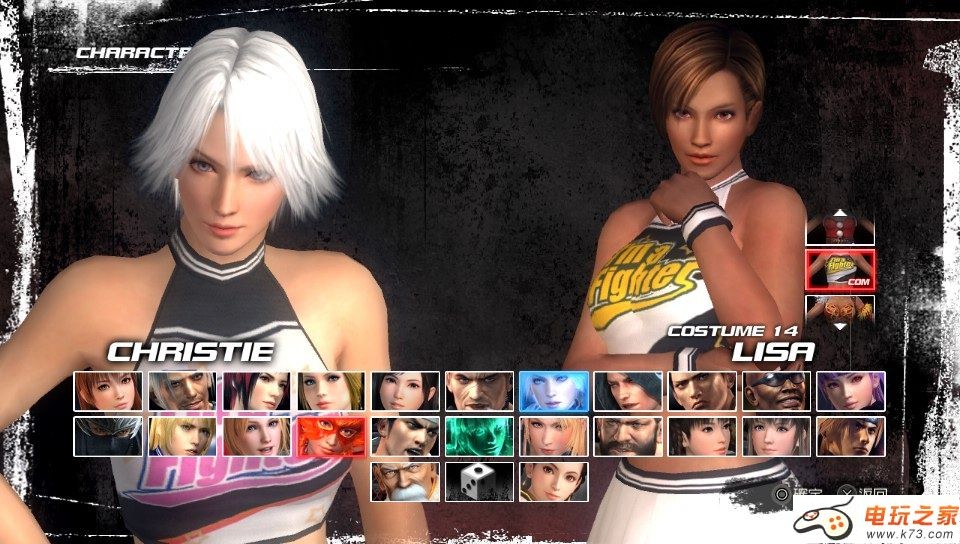Switch to the orange bikini costume thumbnail
Image resolution: width=960 pixels, height=544 pixels.
tap(840, 308)
